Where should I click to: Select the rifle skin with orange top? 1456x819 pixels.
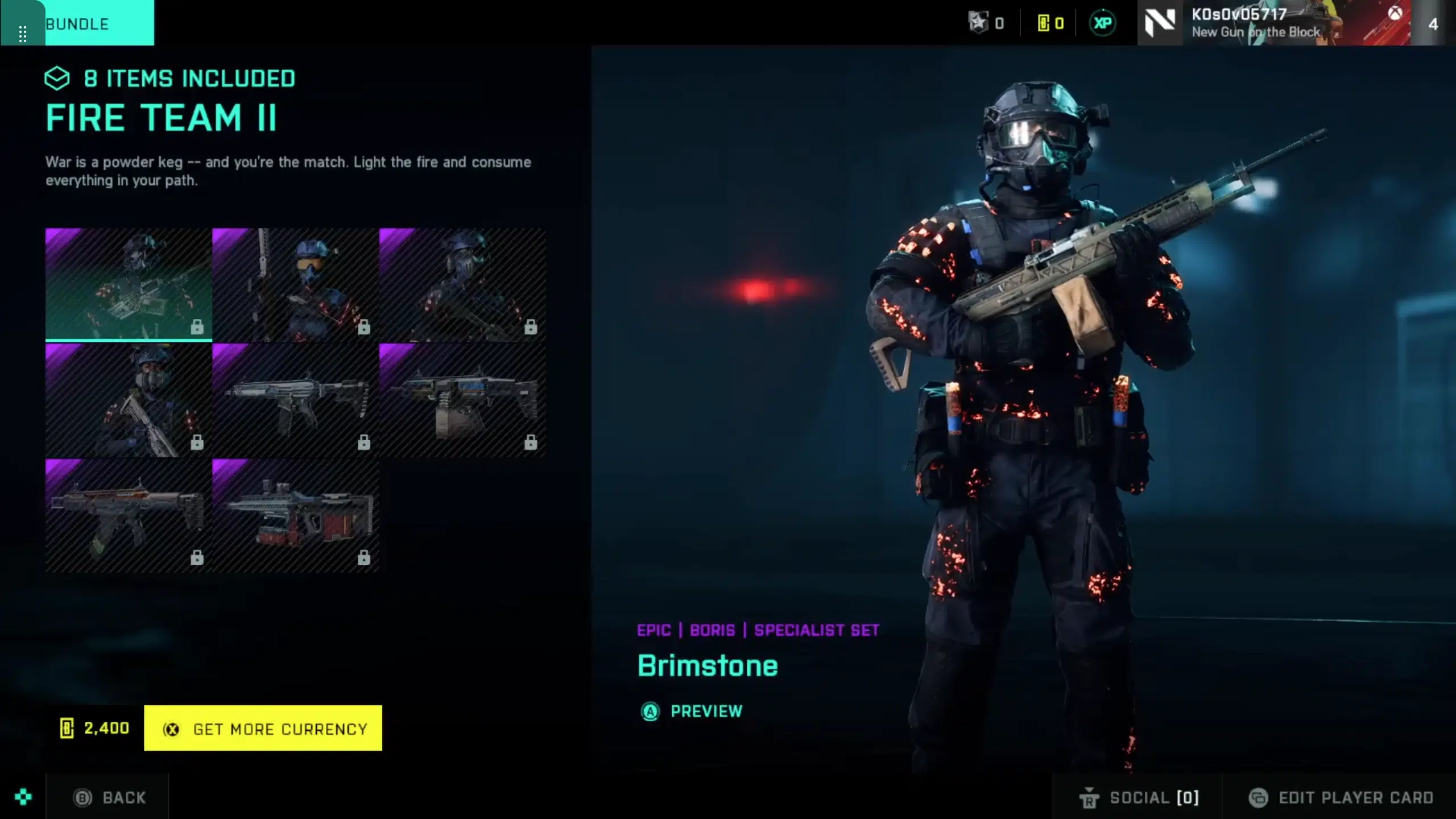pyautogui.click(x=129, y=515)
